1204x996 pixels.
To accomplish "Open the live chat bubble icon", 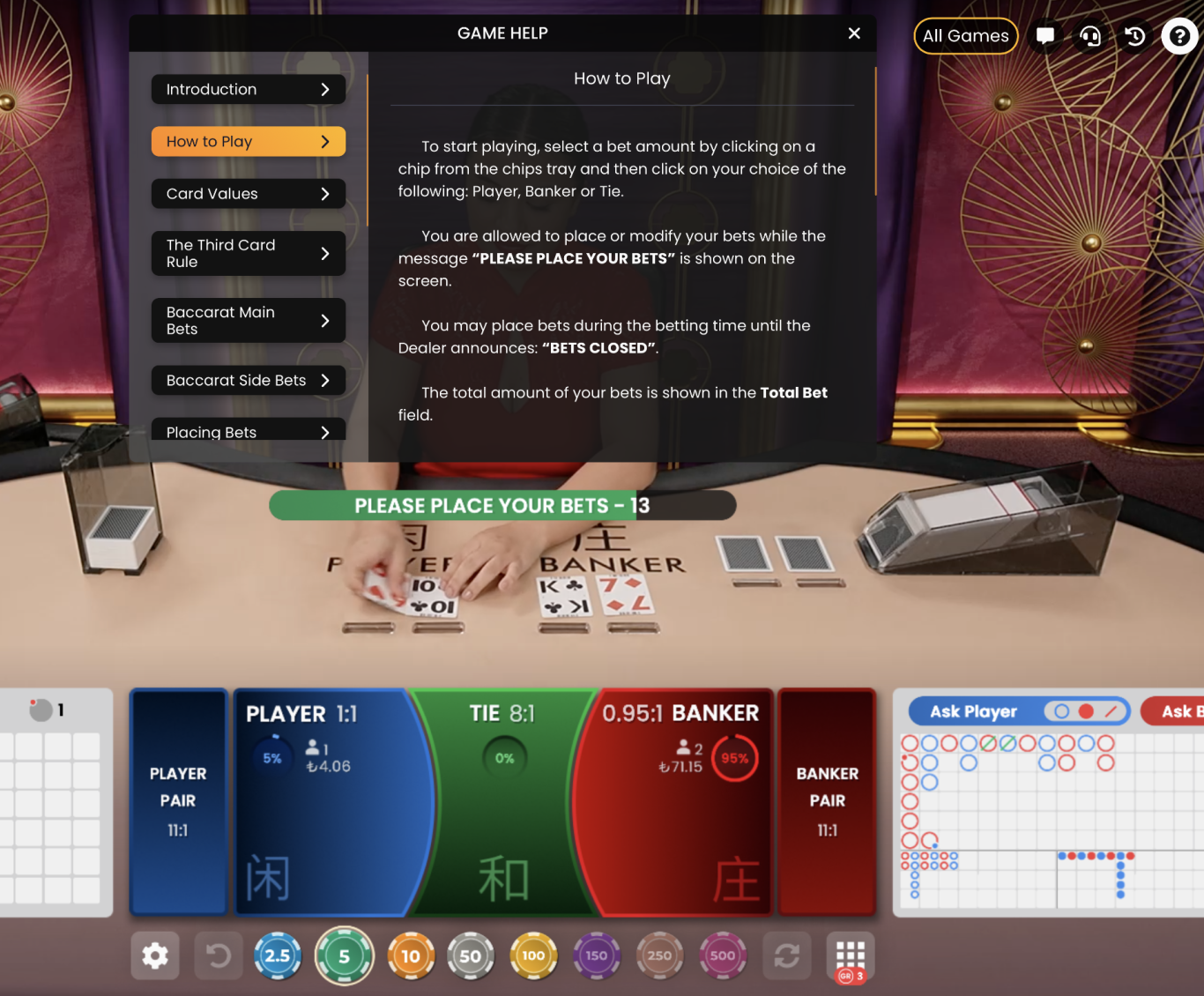I will point(1045,36).
